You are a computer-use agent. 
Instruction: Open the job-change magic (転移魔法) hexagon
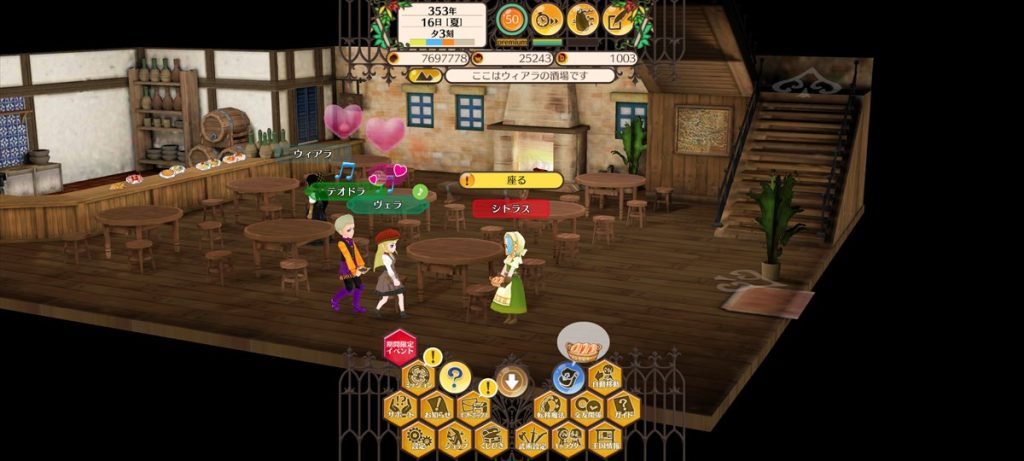coord(549,408)
